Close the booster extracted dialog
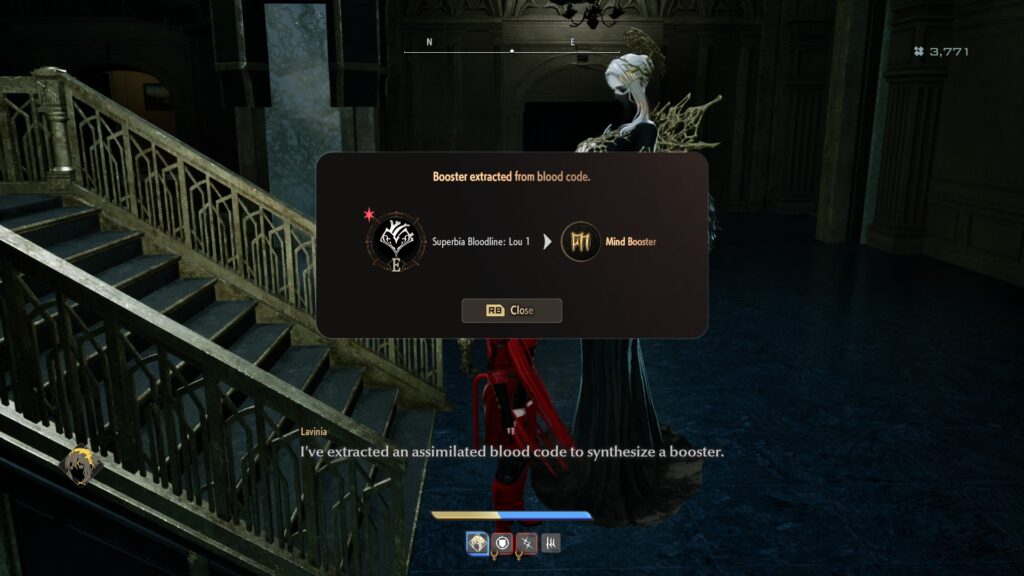This screenshot has height=576, width=1024. [x=511, y=310]
